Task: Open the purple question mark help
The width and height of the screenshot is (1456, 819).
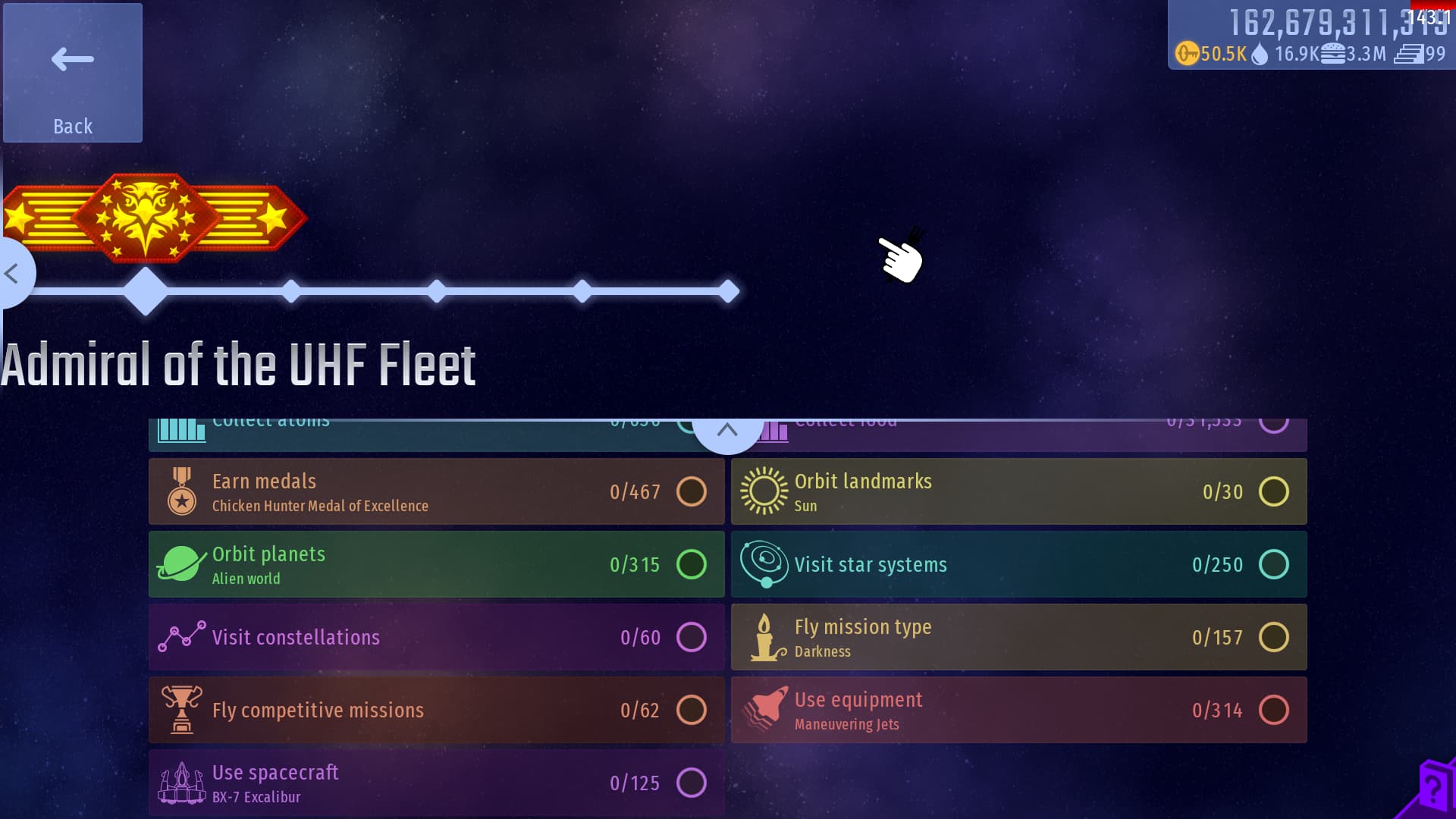Action: (1432, 789)
